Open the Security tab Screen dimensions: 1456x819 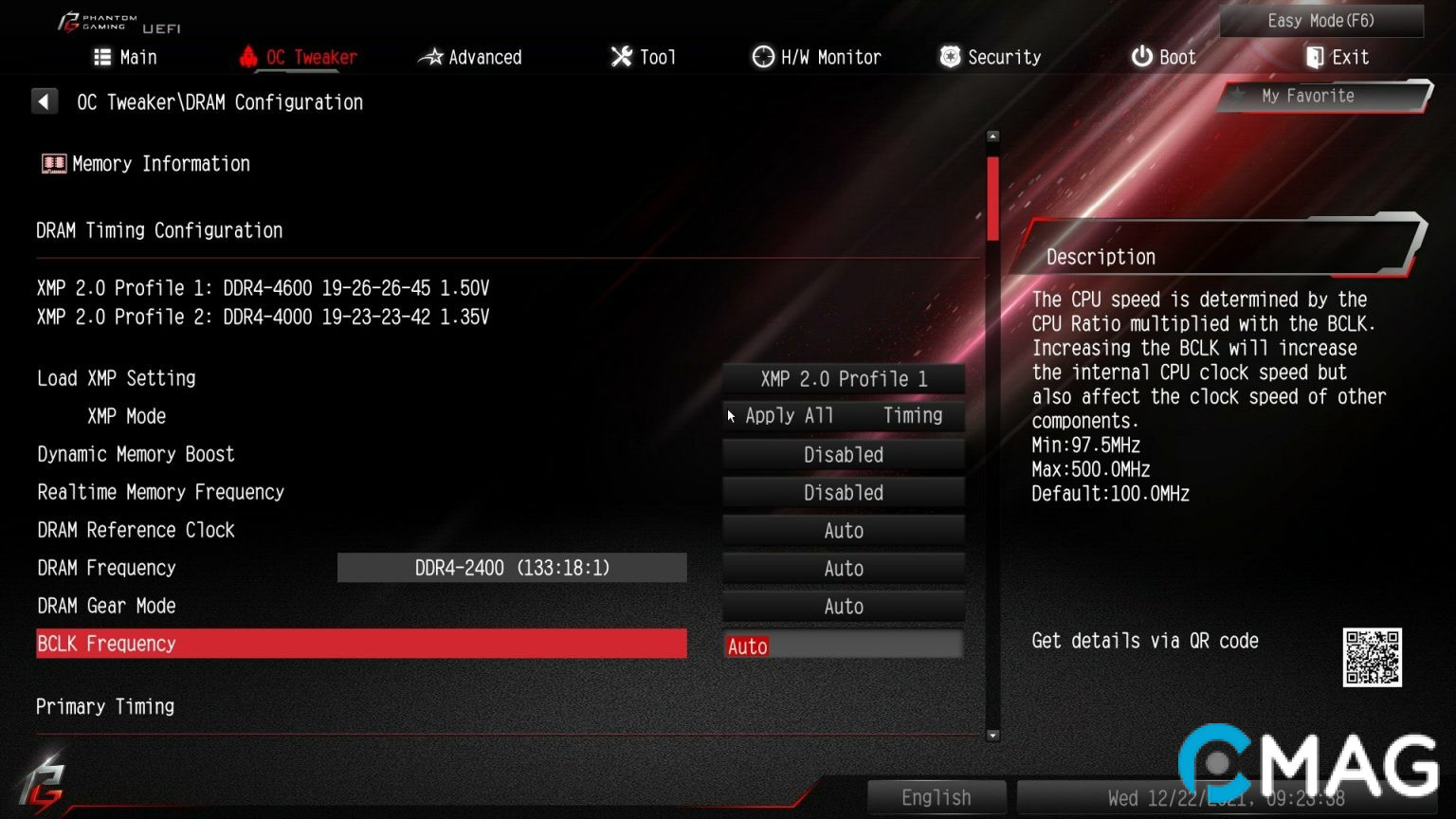click(x=991, y=58)
